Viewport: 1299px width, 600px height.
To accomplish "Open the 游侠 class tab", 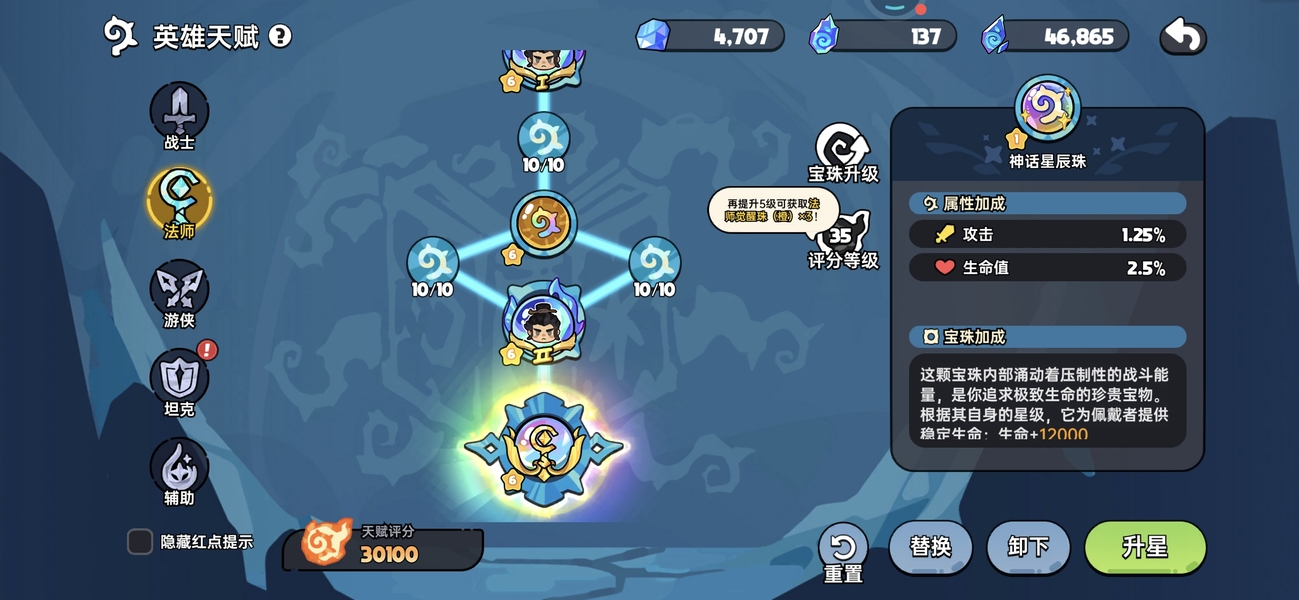I will [x=179, y=289].
